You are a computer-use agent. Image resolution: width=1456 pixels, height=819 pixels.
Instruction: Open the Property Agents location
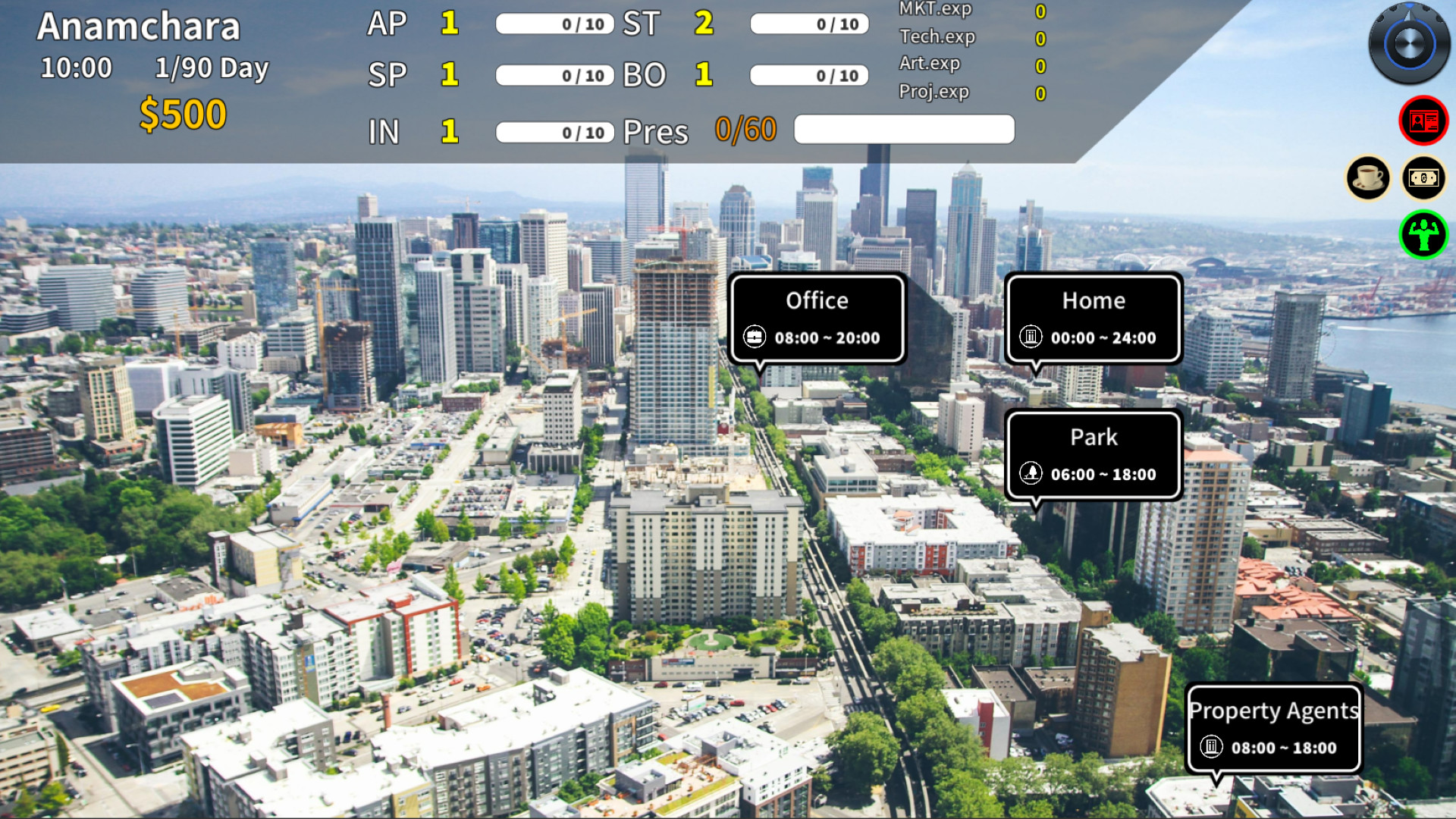pos(1274,711)
